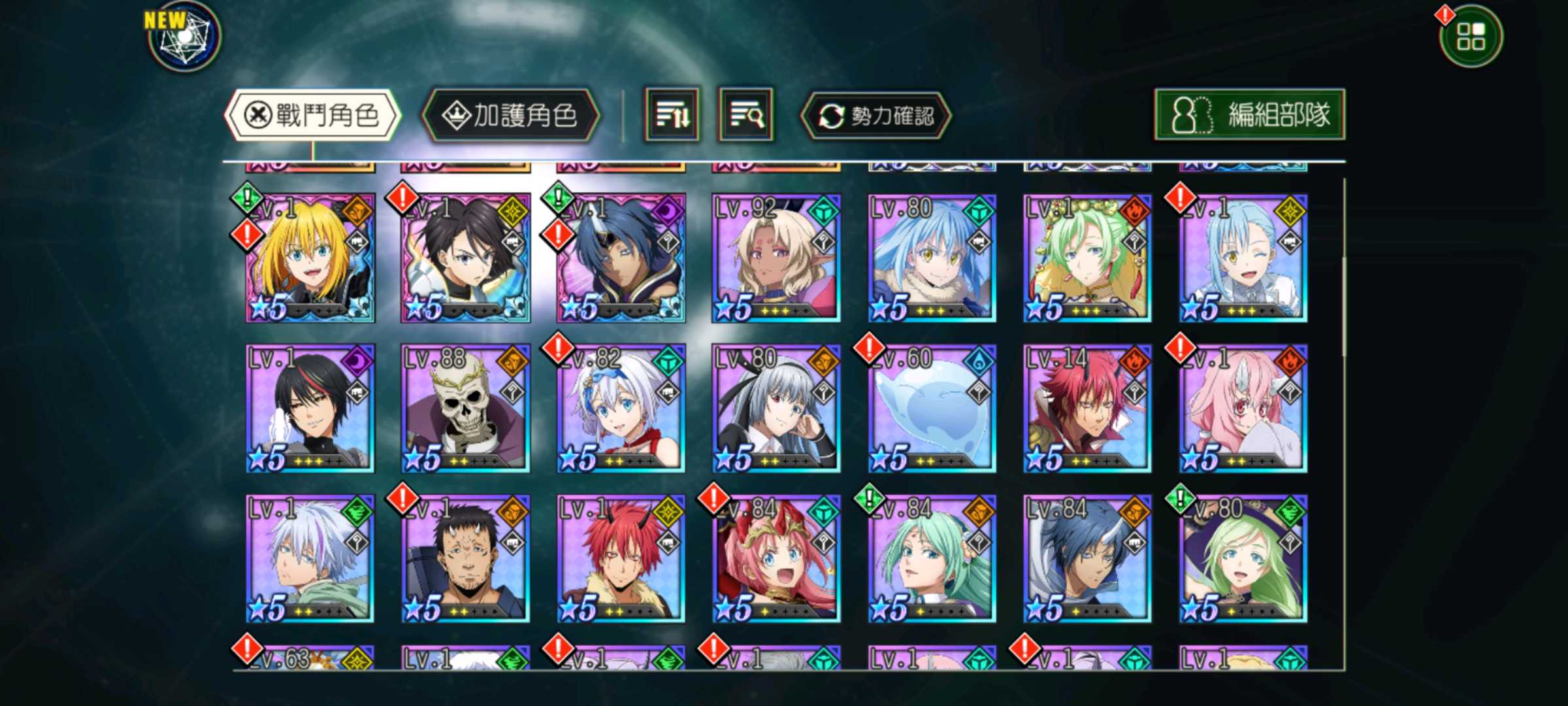1568x706 pixels.
Task: Pick the Lv.84 pink-haired crowned girl card
Action: [776, 559]
